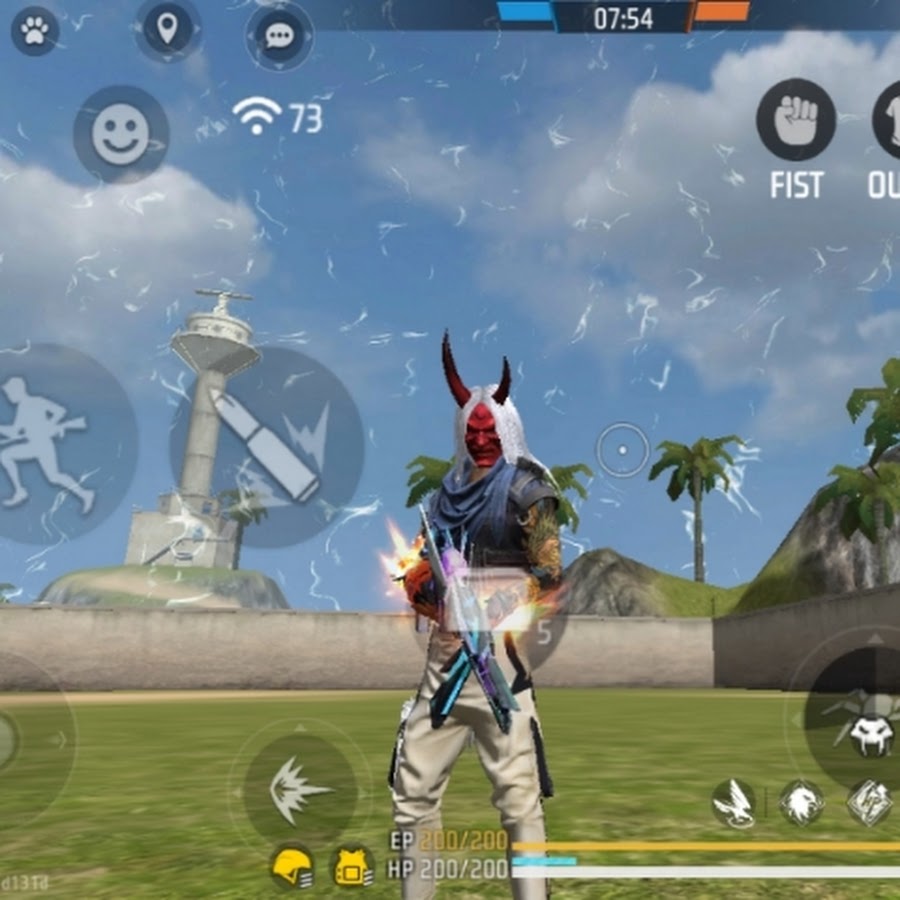Activate the eagle head skill icon

tap(802, 803)
